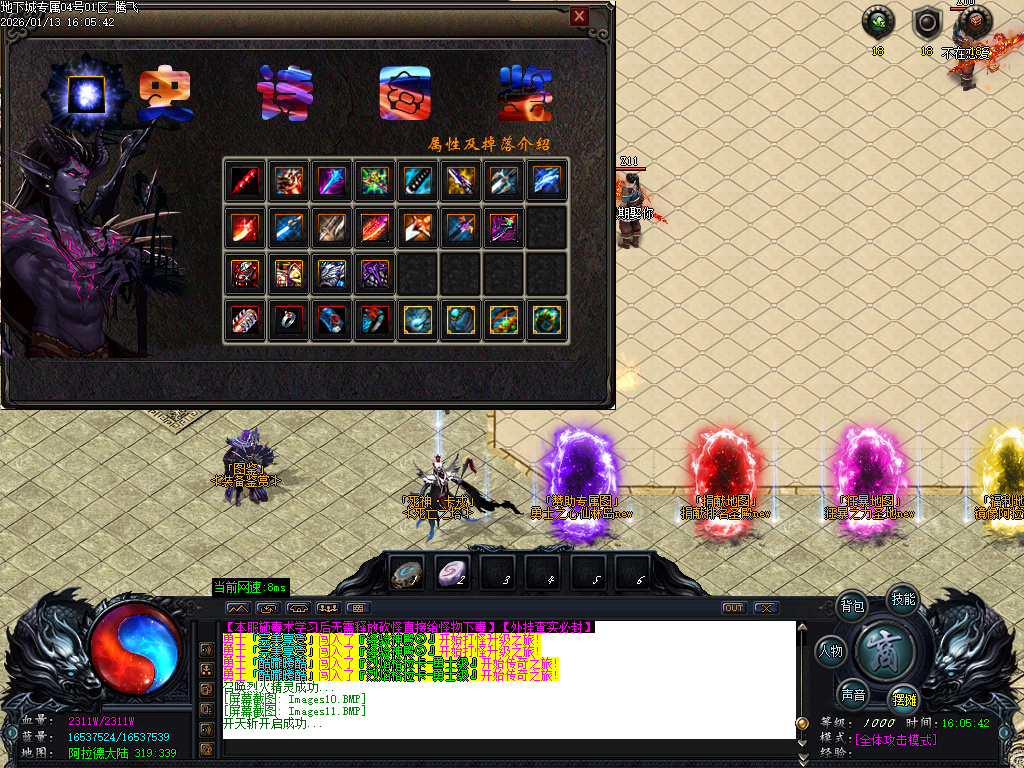Click the black shield HUD icon
The height and width of the screenshot is (768, 1024).
tap(927, 22)
